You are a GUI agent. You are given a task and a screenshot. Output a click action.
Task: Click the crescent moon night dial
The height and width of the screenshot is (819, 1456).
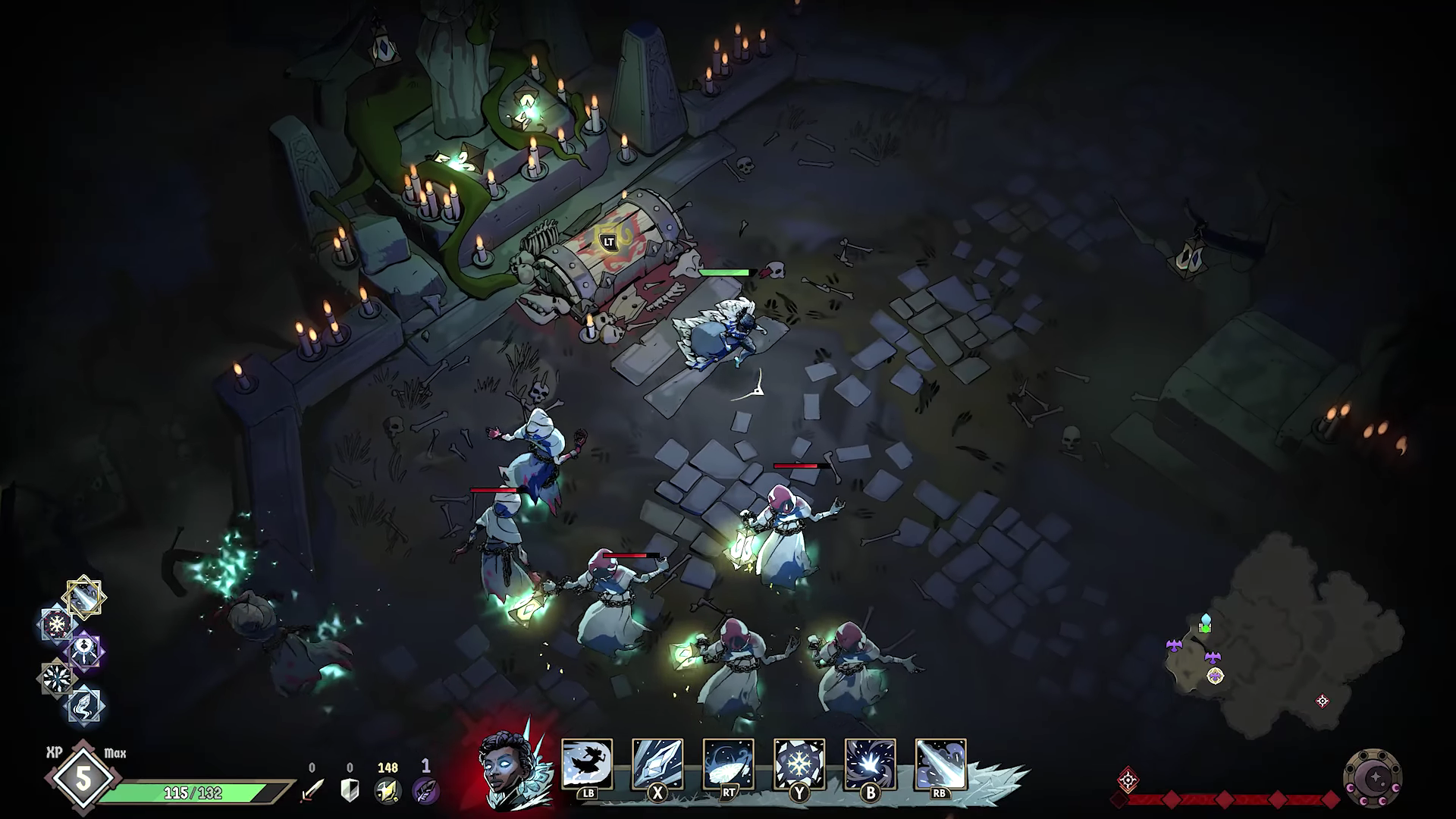(1372, 779)
